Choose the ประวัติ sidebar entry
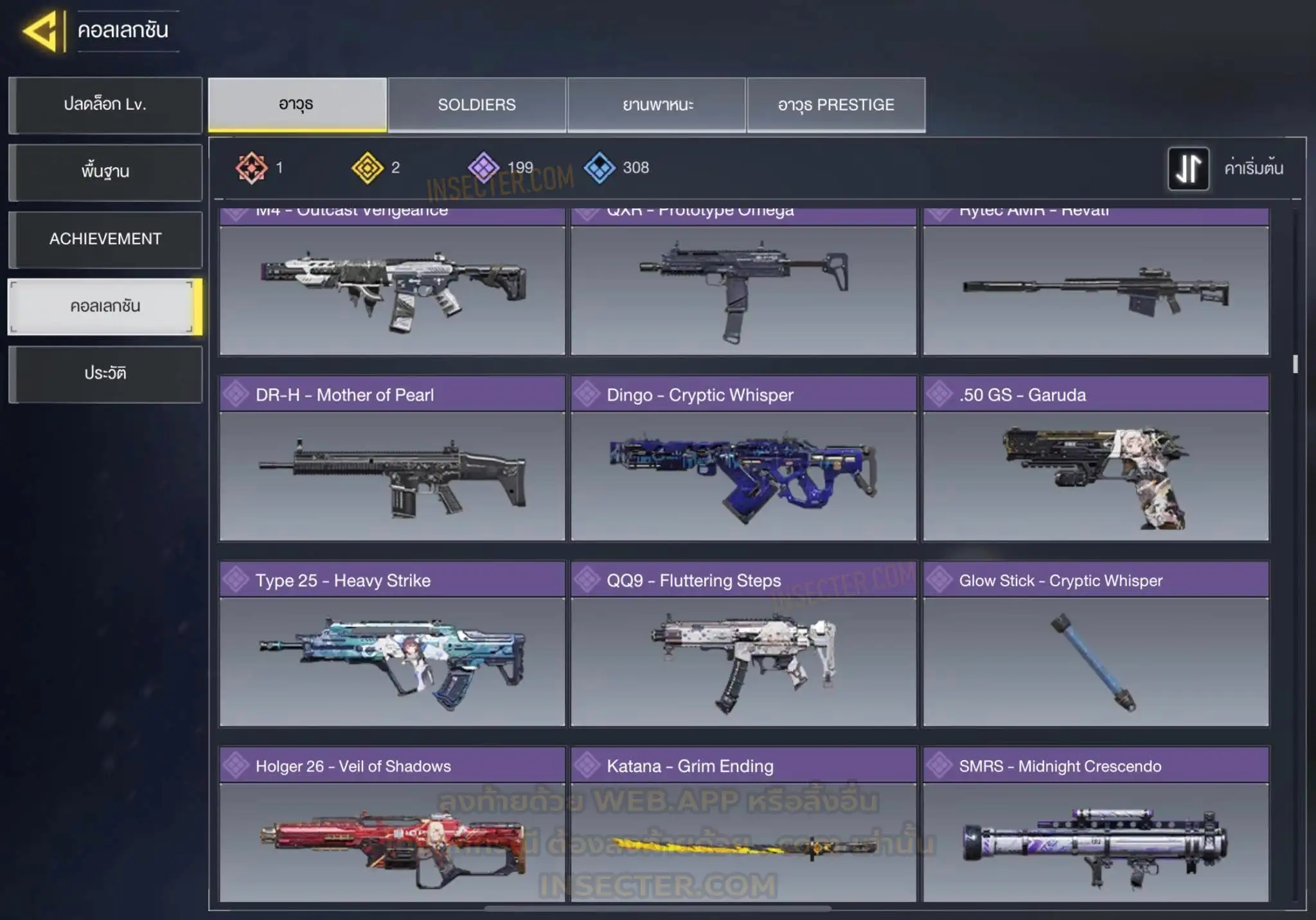Screen dimensions: 1316x920 105,374
